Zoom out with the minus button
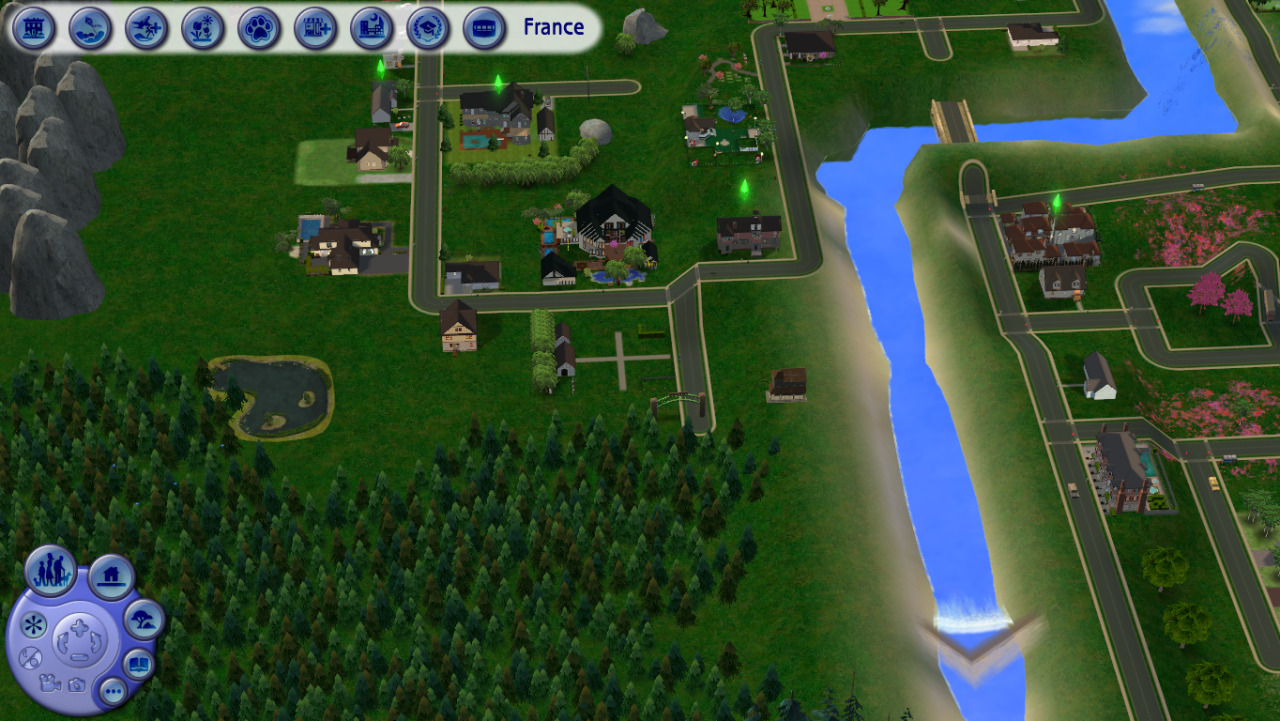The image size is (1280, 721). [79, 655]
